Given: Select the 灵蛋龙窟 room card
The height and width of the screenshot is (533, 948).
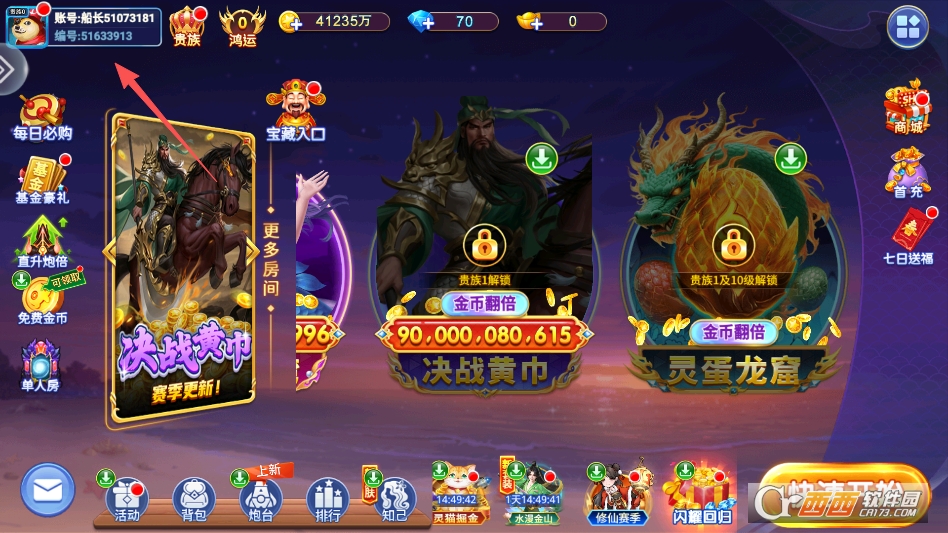Looking at the screenshot, I should coord(733,270).
